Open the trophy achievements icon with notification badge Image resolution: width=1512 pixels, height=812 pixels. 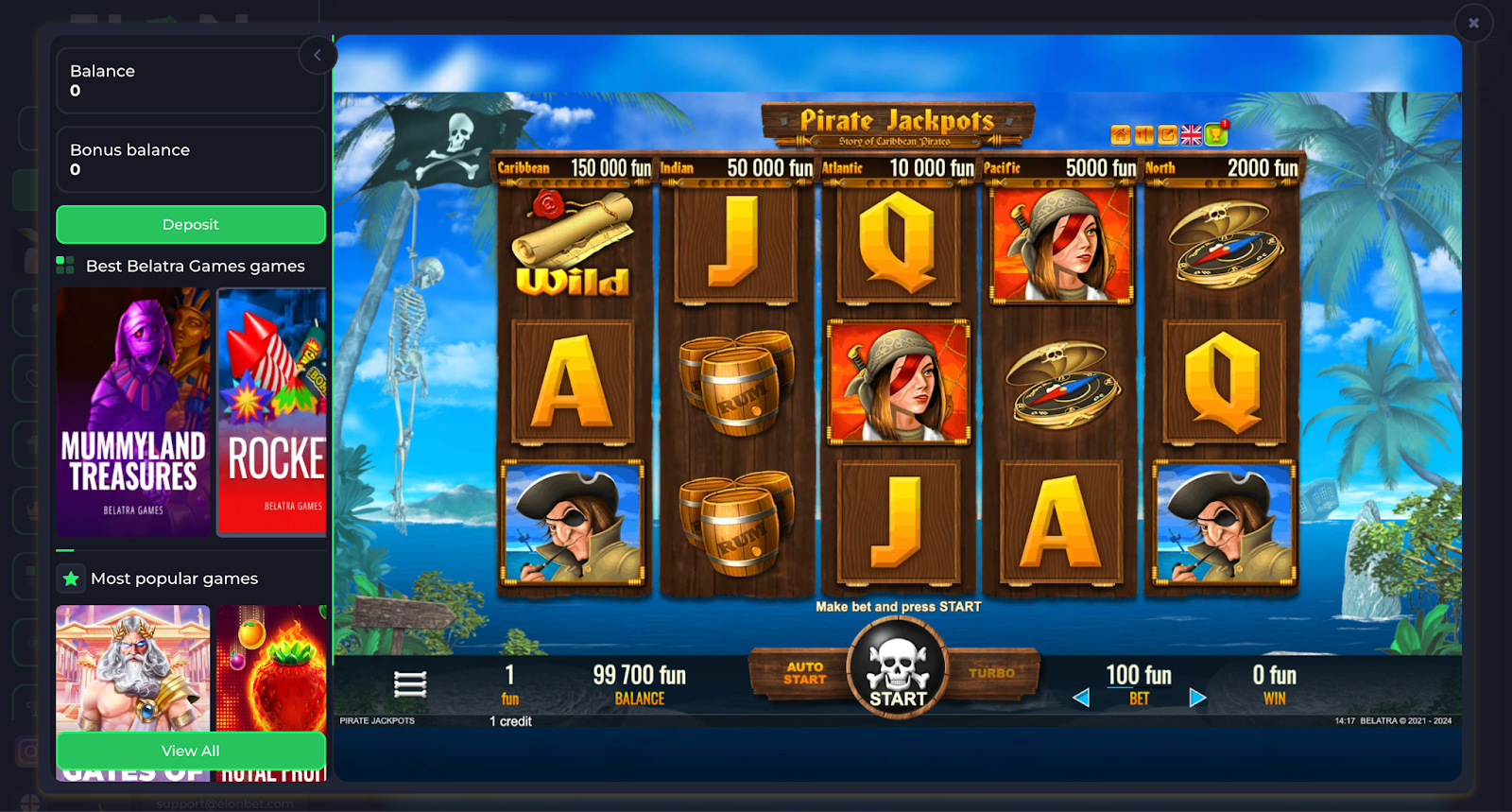[x=1213, y=134]
